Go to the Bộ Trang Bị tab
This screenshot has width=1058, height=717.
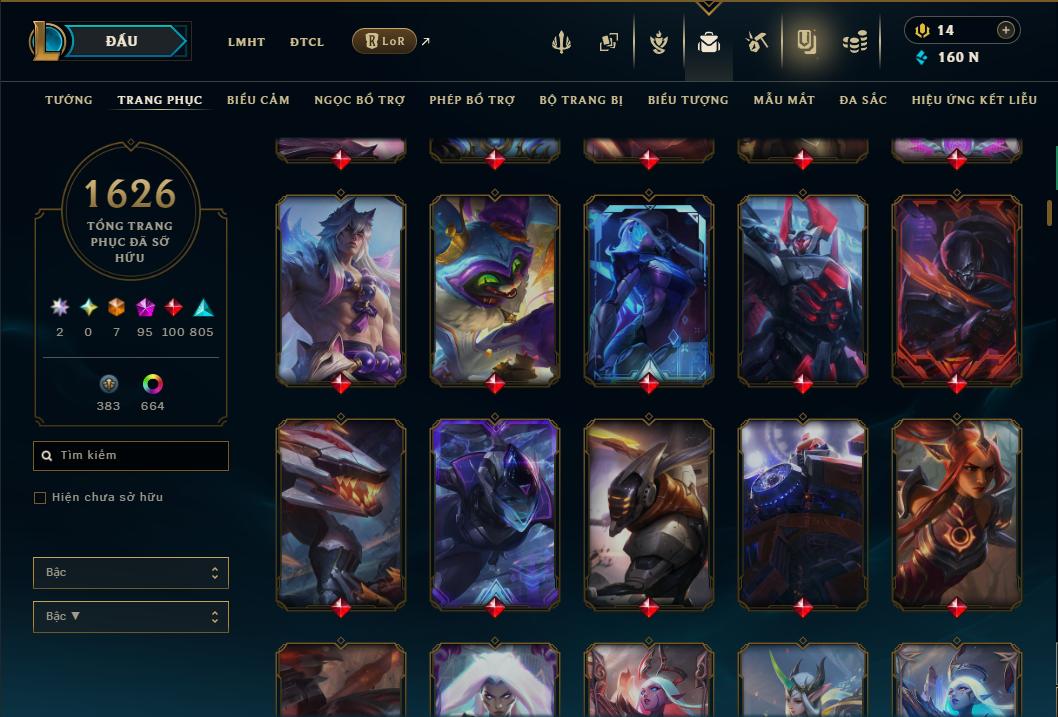pos(581,100)
